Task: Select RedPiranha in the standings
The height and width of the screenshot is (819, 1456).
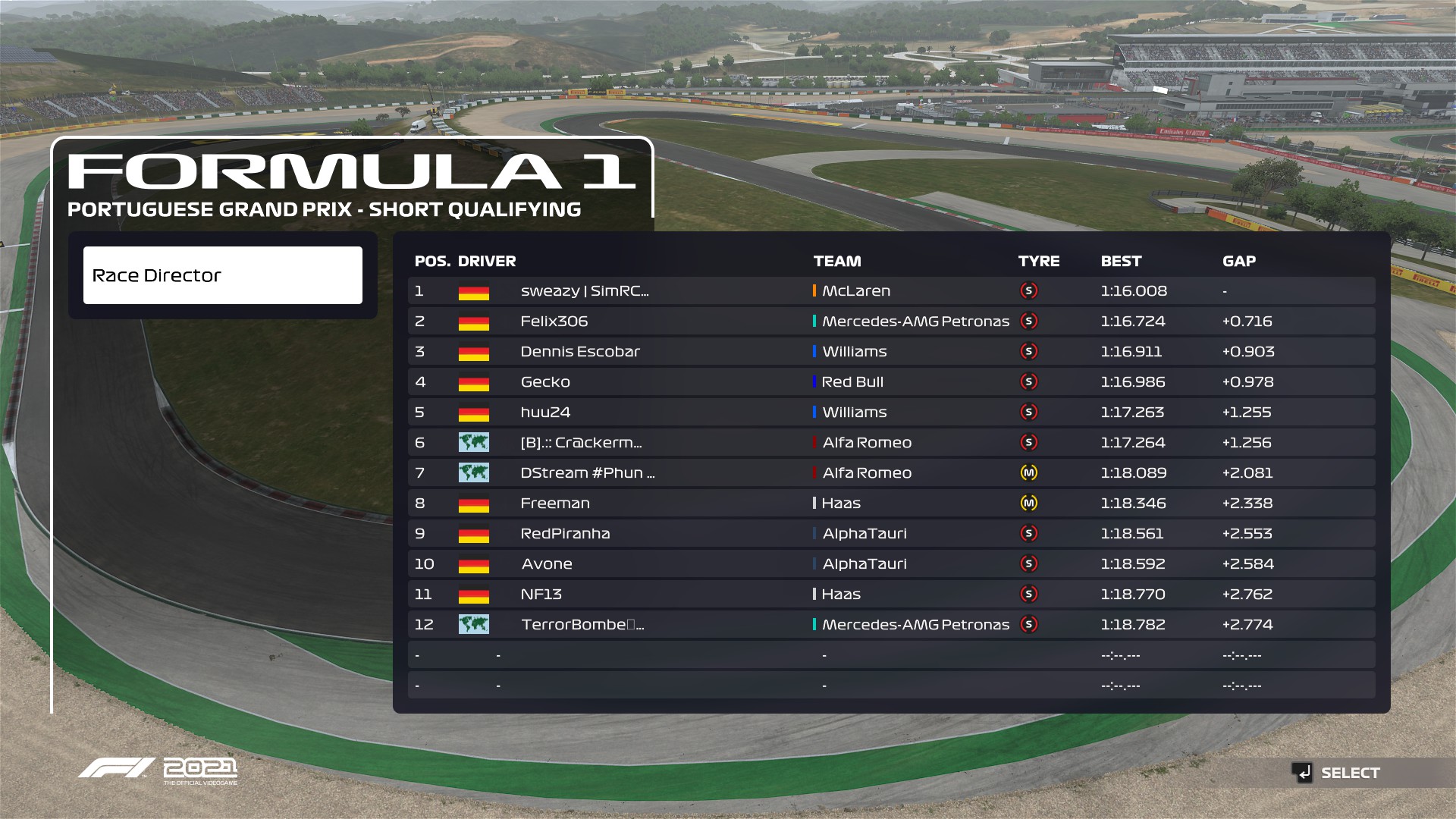Action: click(565, 534)
